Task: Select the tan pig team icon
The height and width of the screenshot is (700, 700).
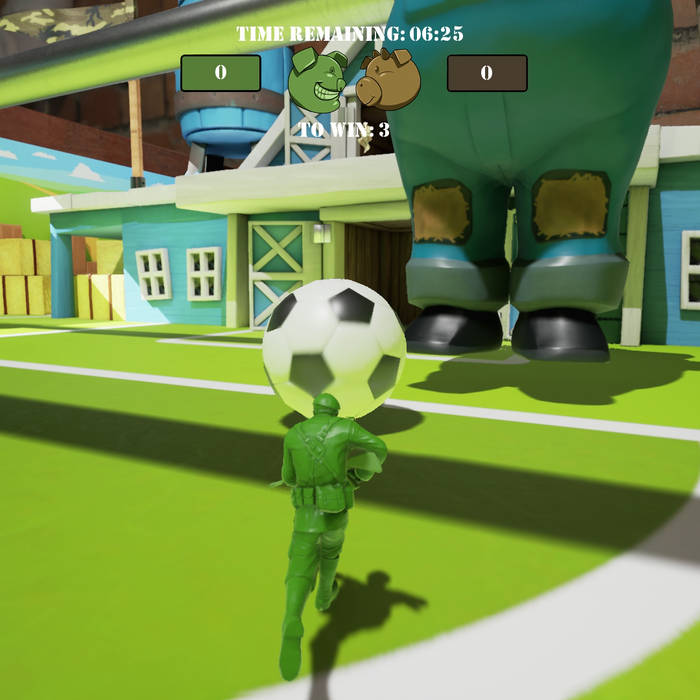Action: pyautogui.click(x=389, y=79)
